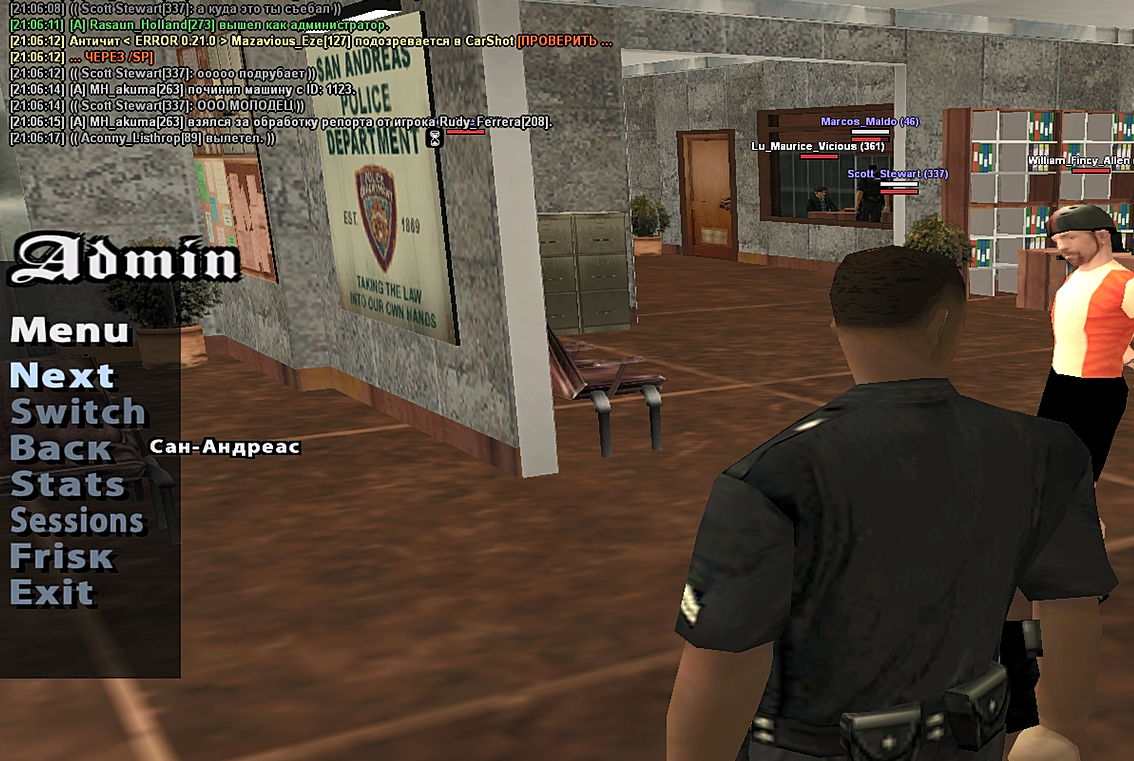The height and width of the screenshot is (761, 1134).
Task: Activate the Frisk option
Action: pos(61,557)
